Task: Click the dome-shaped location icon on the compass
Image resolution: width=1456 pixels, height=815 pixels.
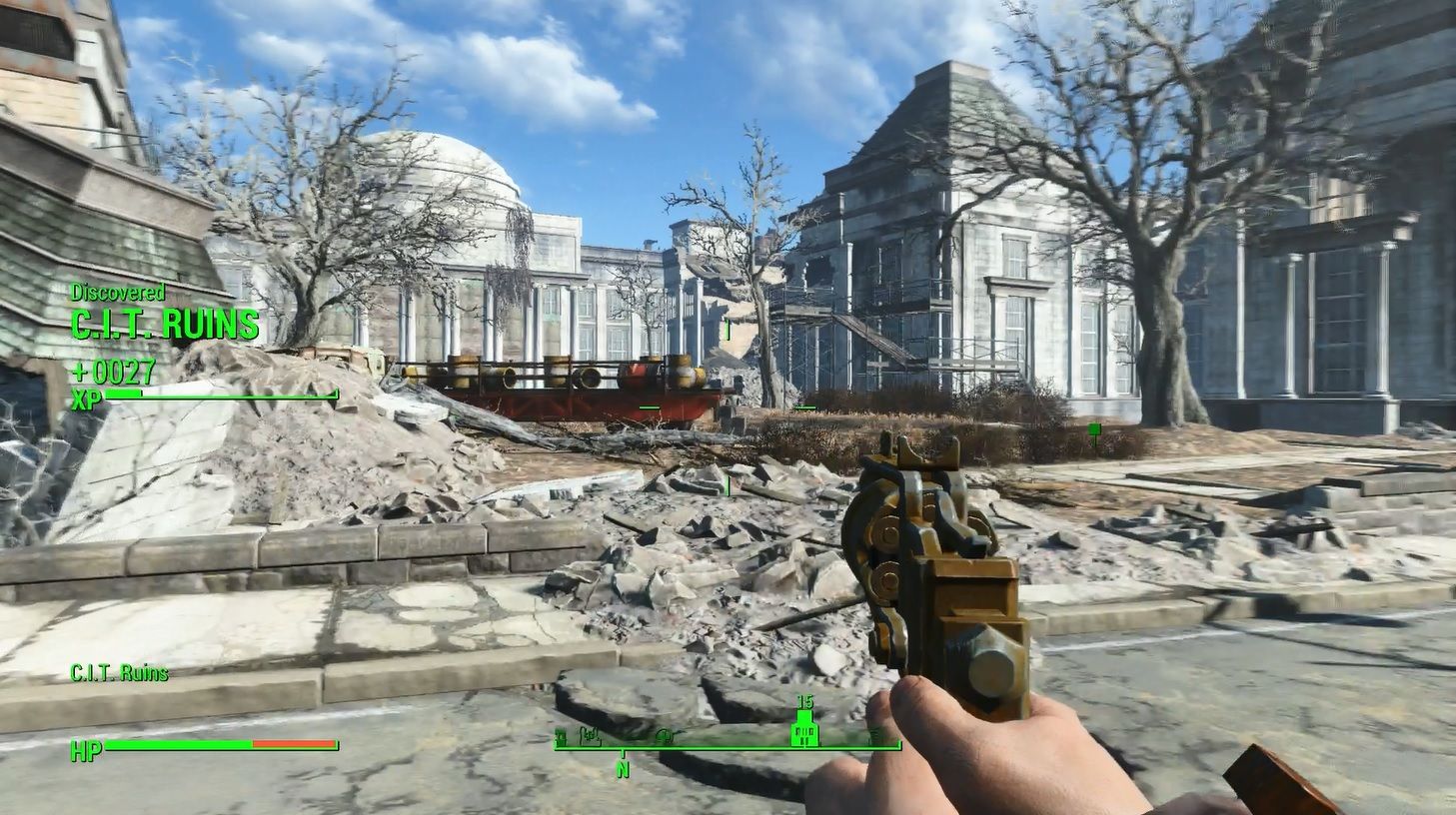Action: (x=664, y=737)
